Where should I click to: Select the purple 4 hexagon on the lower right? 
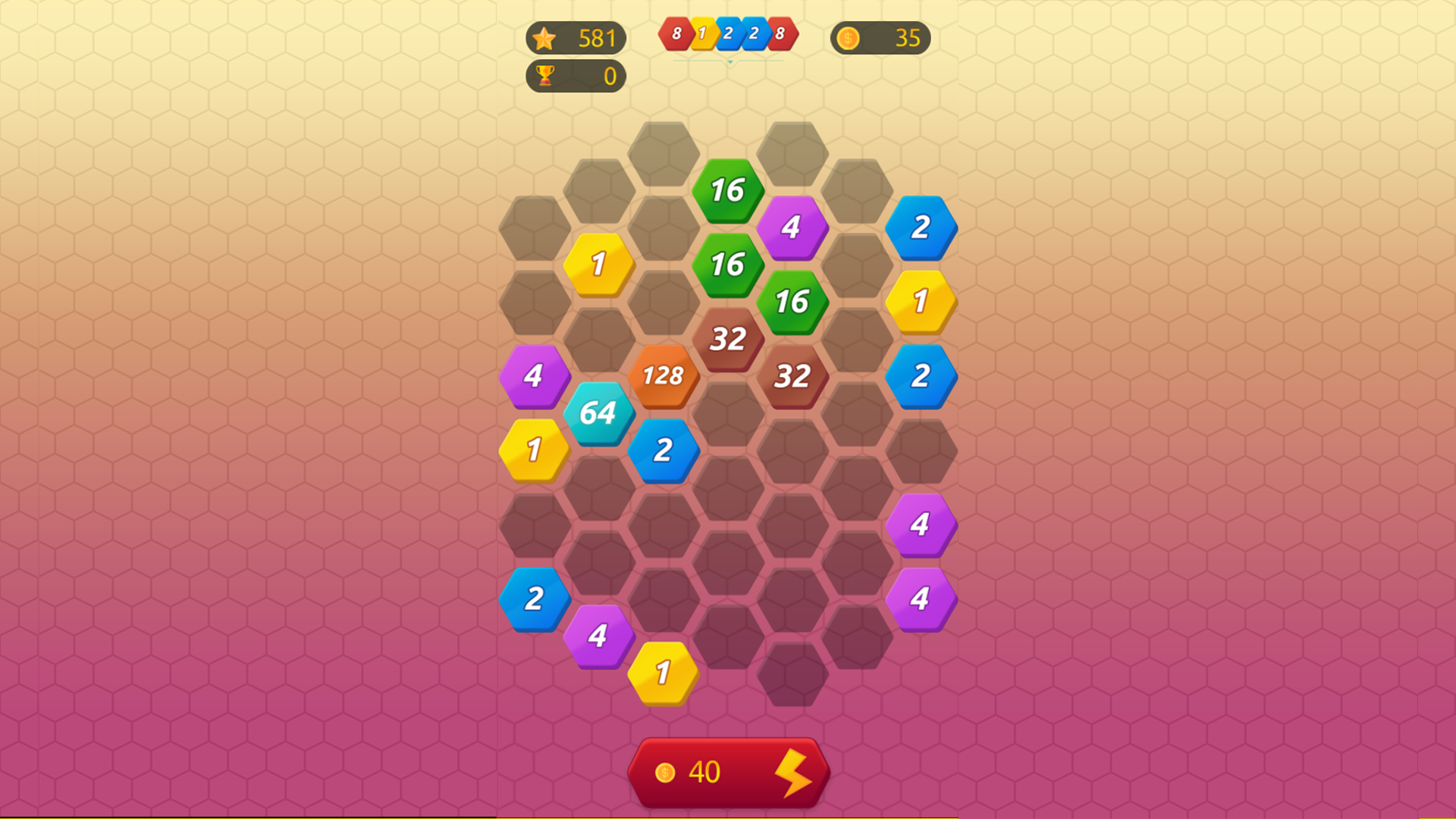click(921, 599)
